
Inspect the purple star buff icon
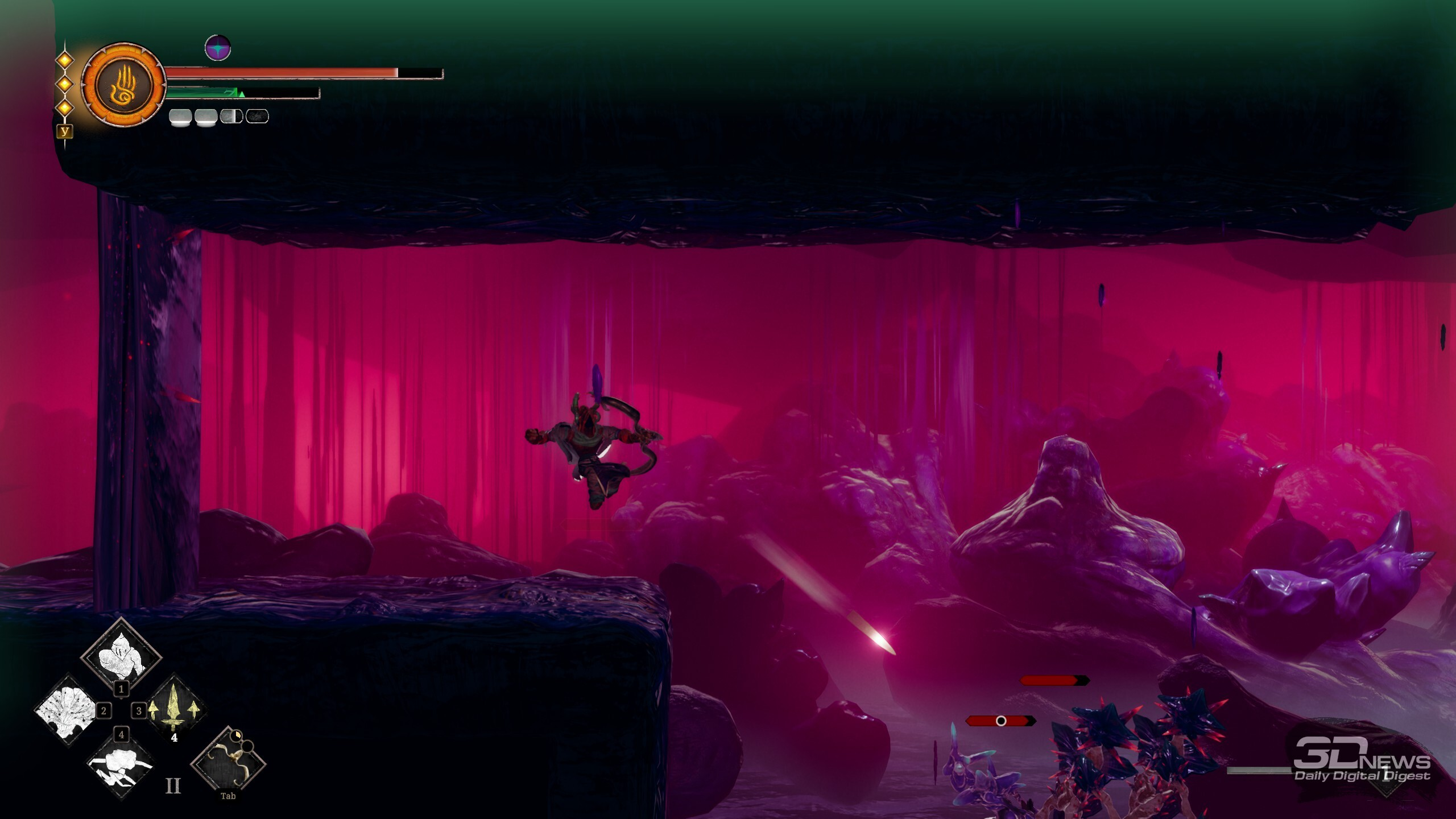pyautogui.click(x=218, y=48)
